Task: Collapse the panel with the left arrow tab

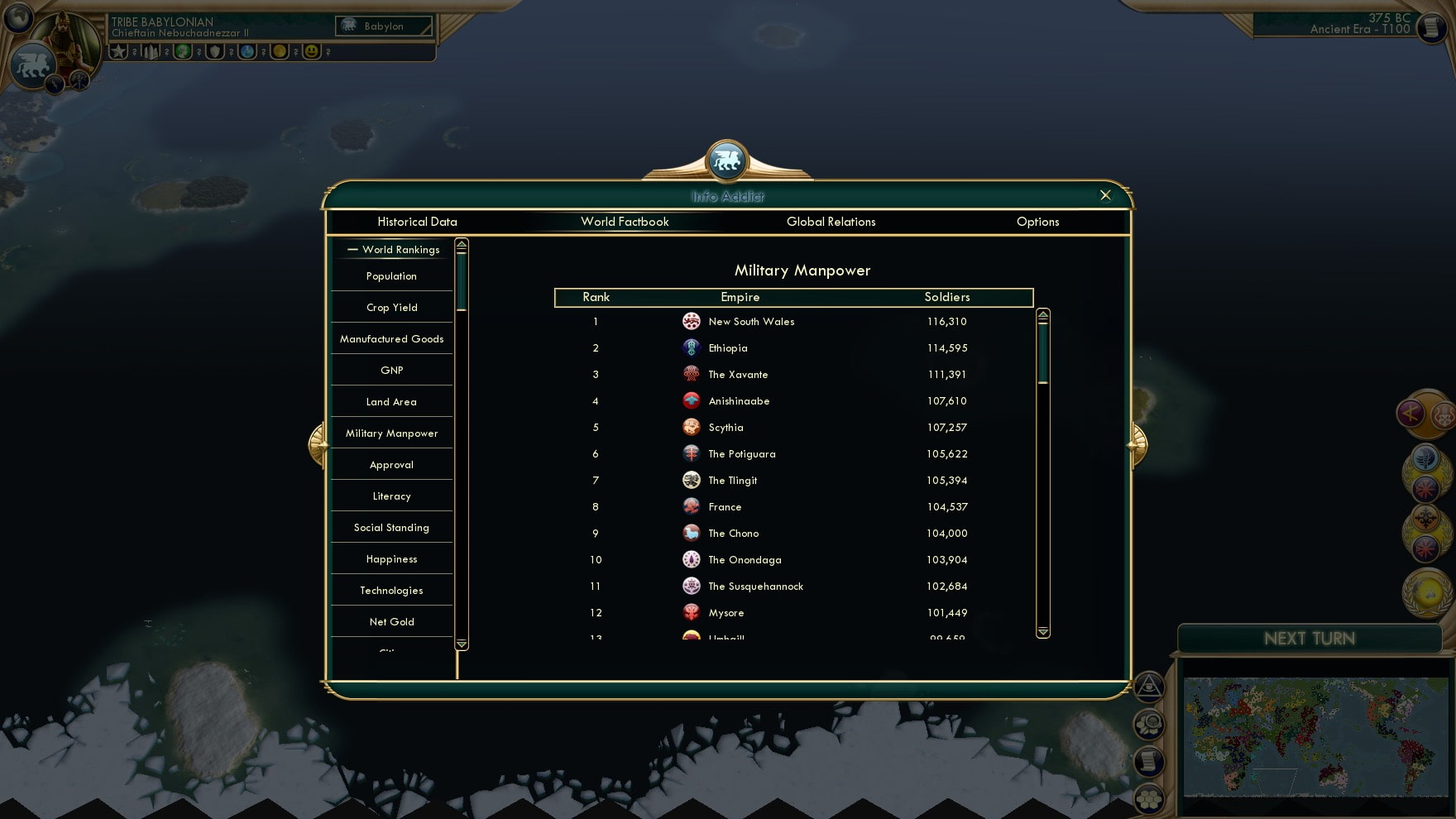Action: point(318,444)
